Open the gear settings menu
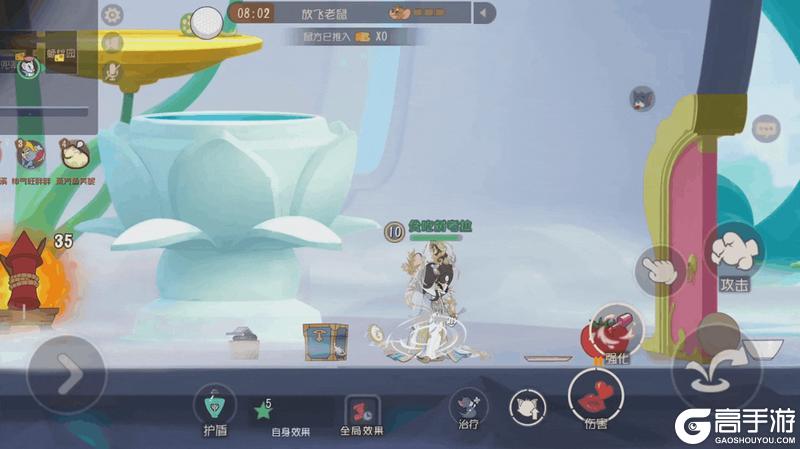 pos(112,15)
